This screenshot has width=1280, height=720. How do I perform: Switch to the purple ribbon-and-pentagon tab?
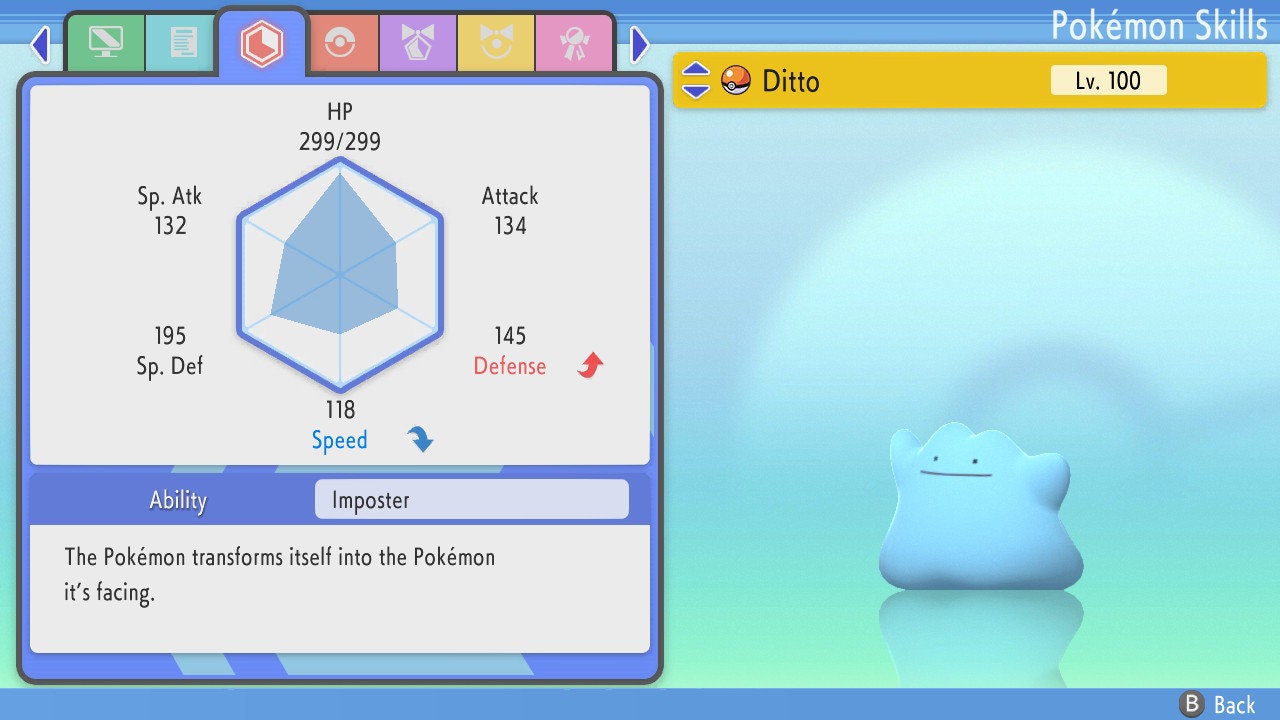(418, 43)
